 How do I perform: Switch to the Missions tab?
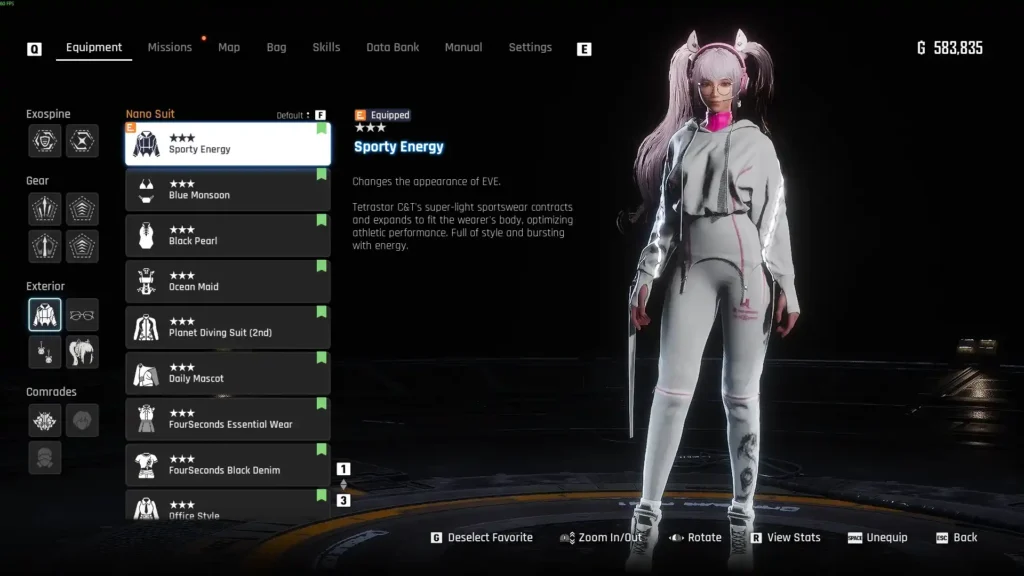click(x=169, y=47)
